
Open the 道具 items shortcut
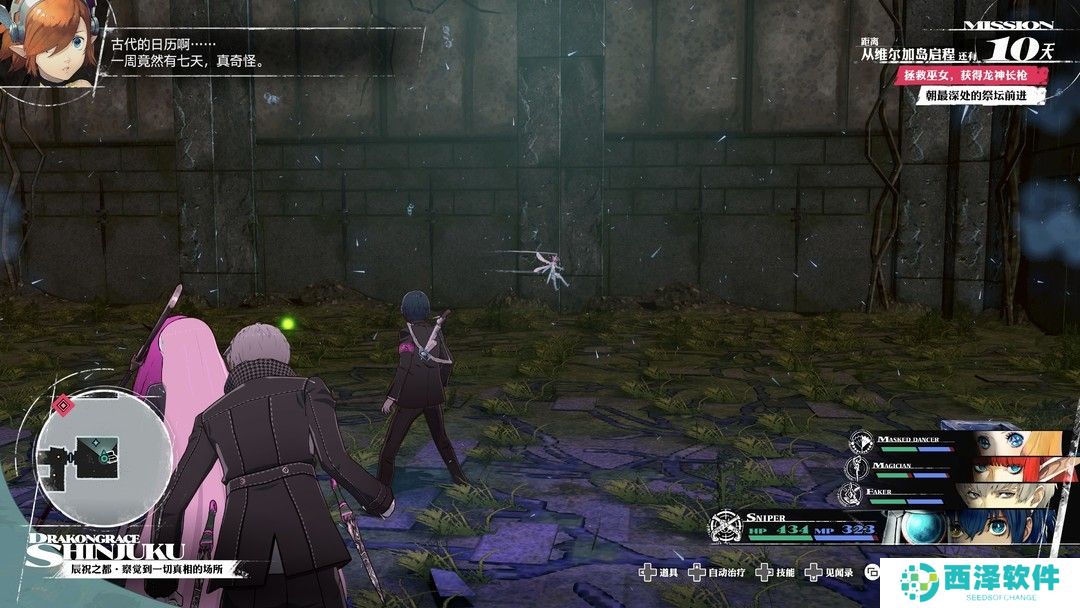click(661, 573)
